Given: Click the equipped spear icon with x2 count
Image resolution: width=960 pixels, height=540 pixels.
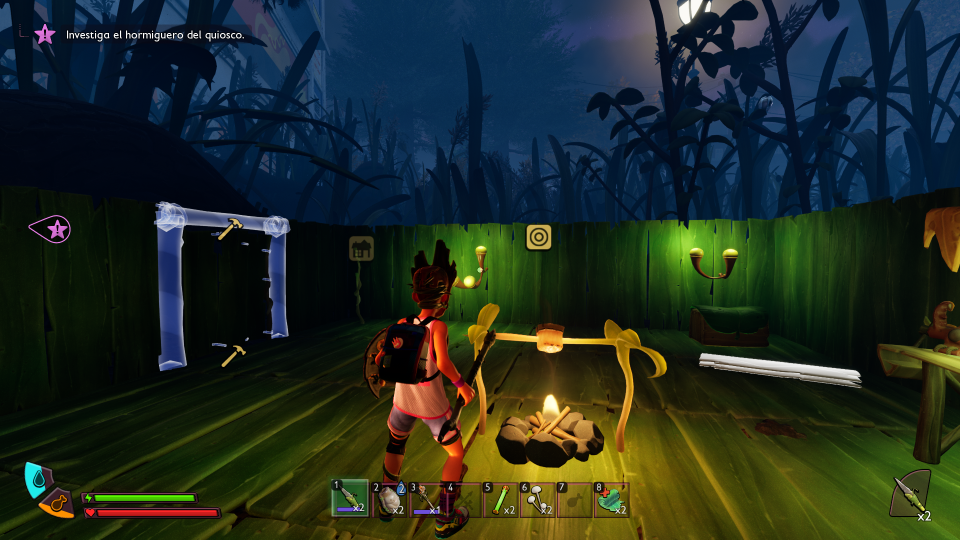Looking at the screenshot, I should click(x=910, y=494).
